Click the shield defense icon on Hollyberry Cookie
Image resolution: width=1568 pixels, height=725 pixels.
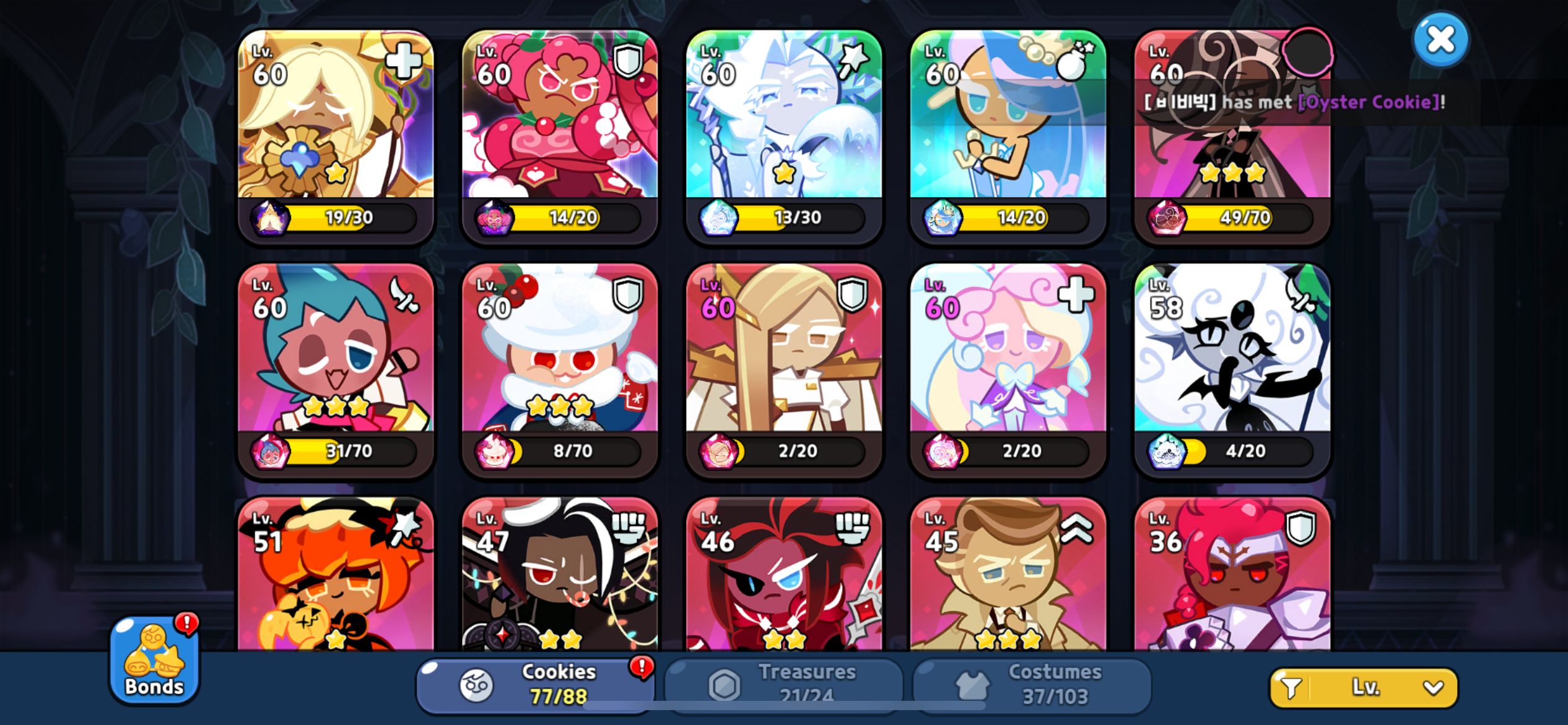[x=627, y=62]
